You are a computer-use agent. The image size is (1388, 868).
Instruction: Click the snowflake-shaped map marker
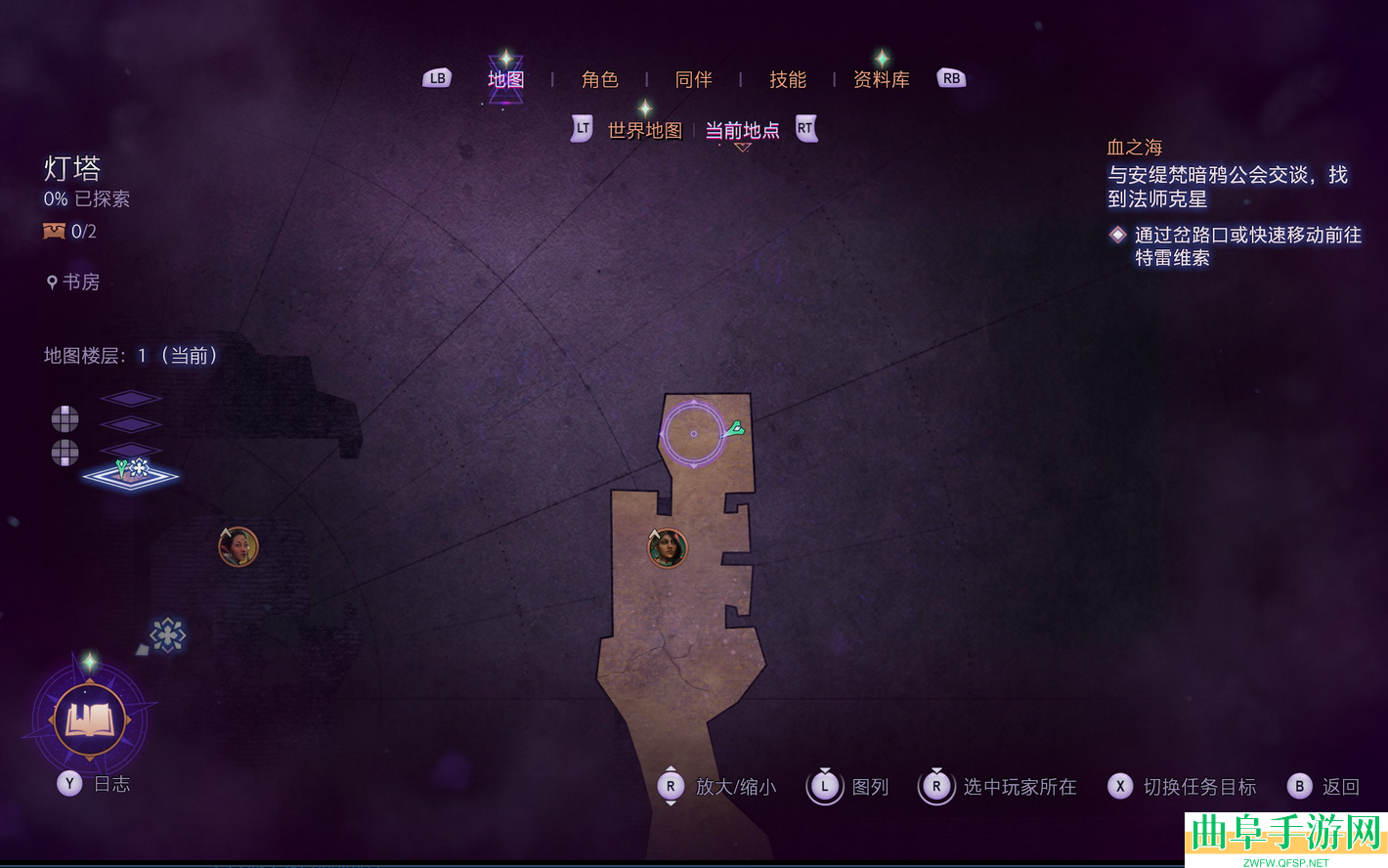click(167, 635)
